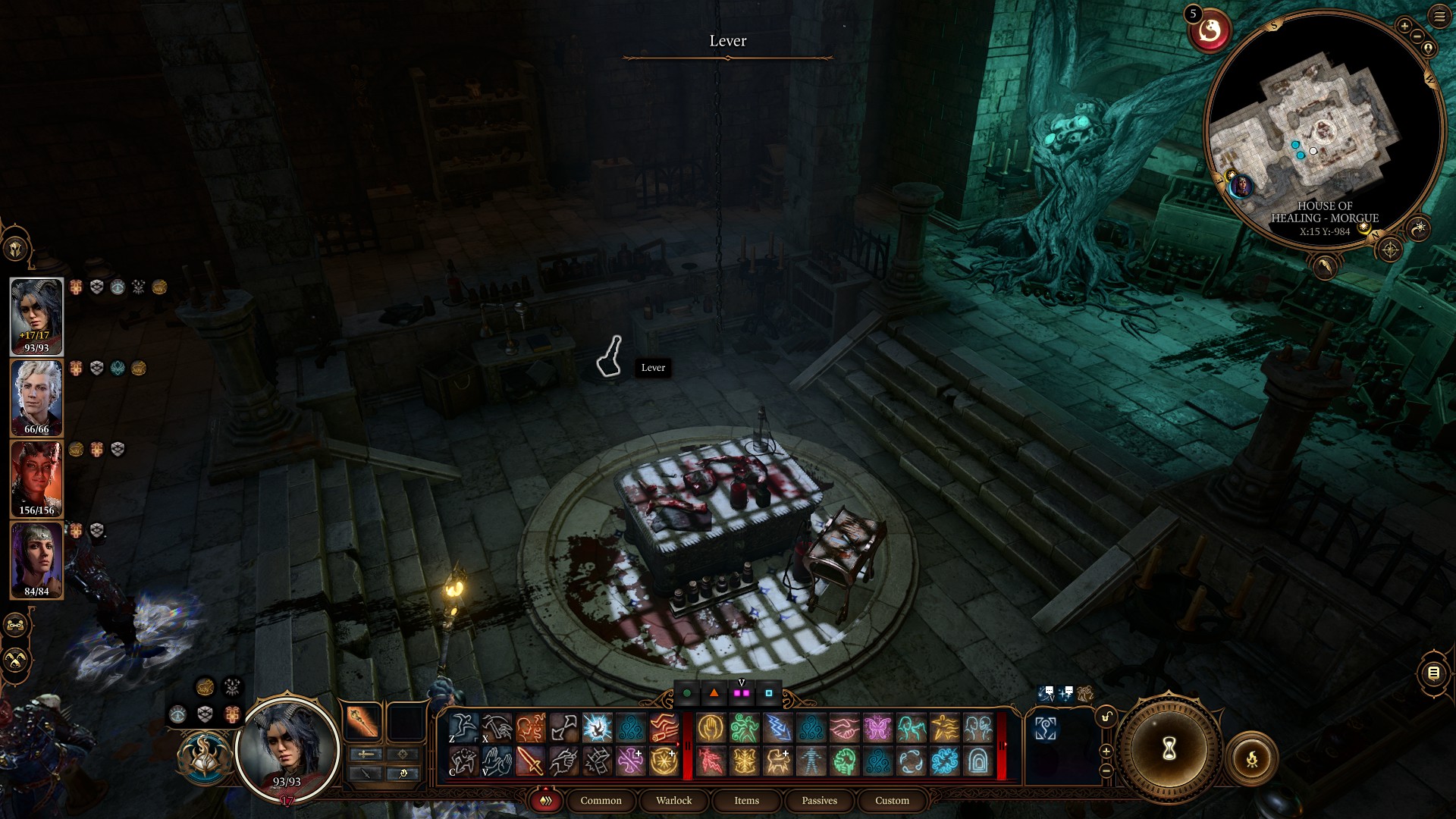Click the green circle ping marker above hotbar
1456x819 pixels.
coord(687,693)
